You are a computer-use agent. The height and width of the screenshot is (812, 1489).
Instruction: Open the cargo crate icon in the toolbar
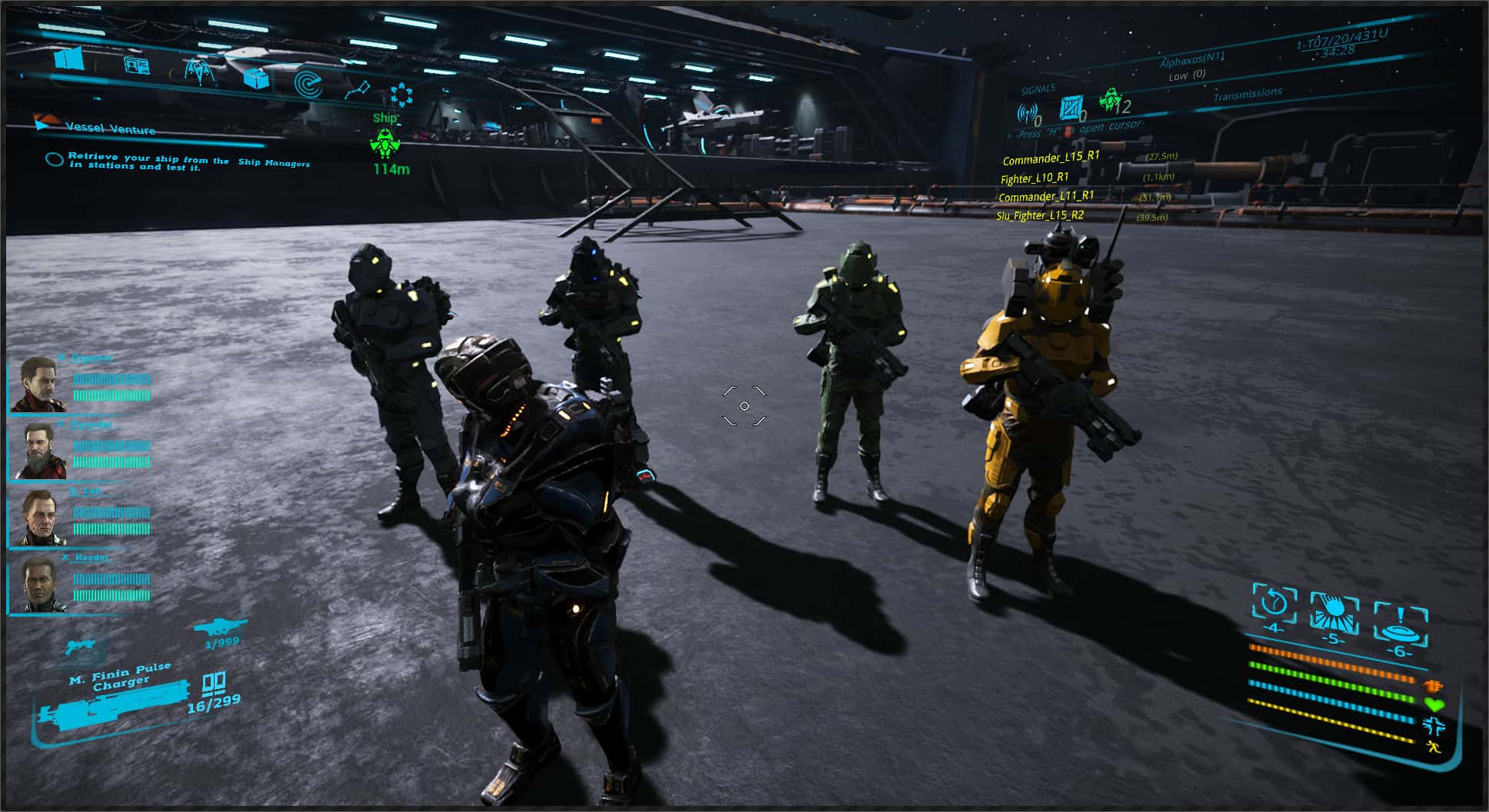point(257,78)
